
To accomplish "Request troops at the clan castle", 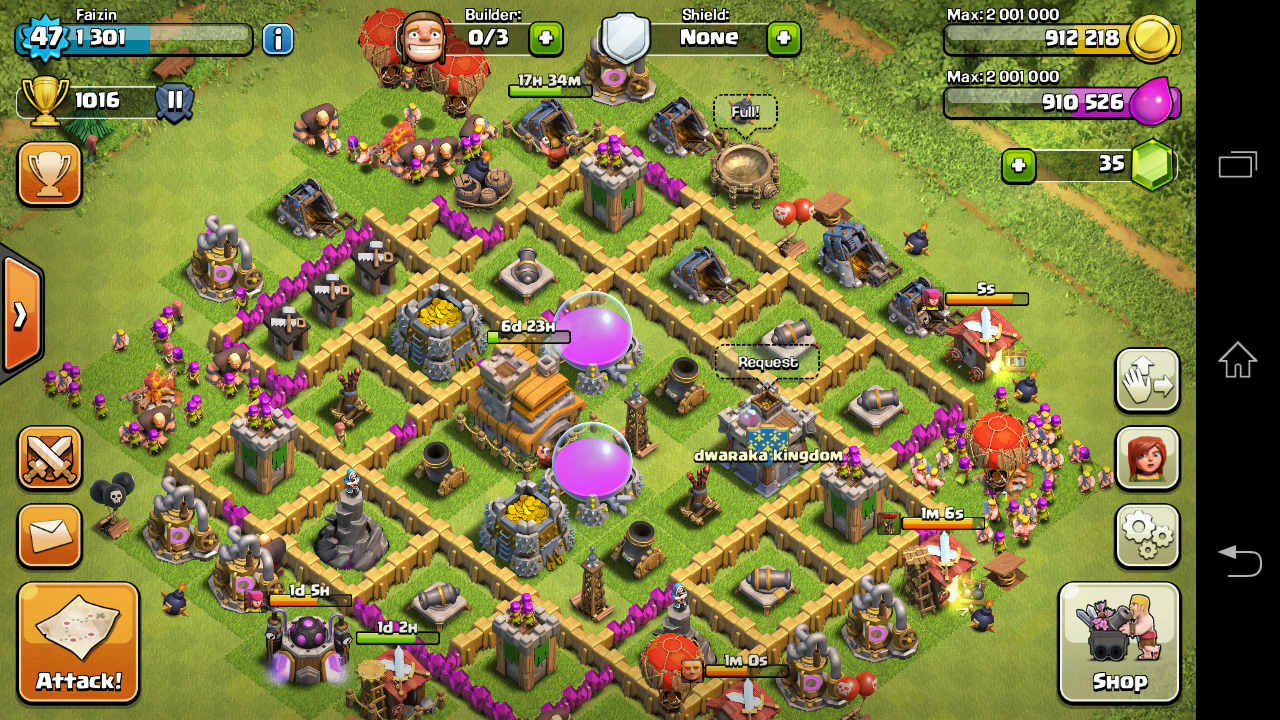I will (767, 360).
